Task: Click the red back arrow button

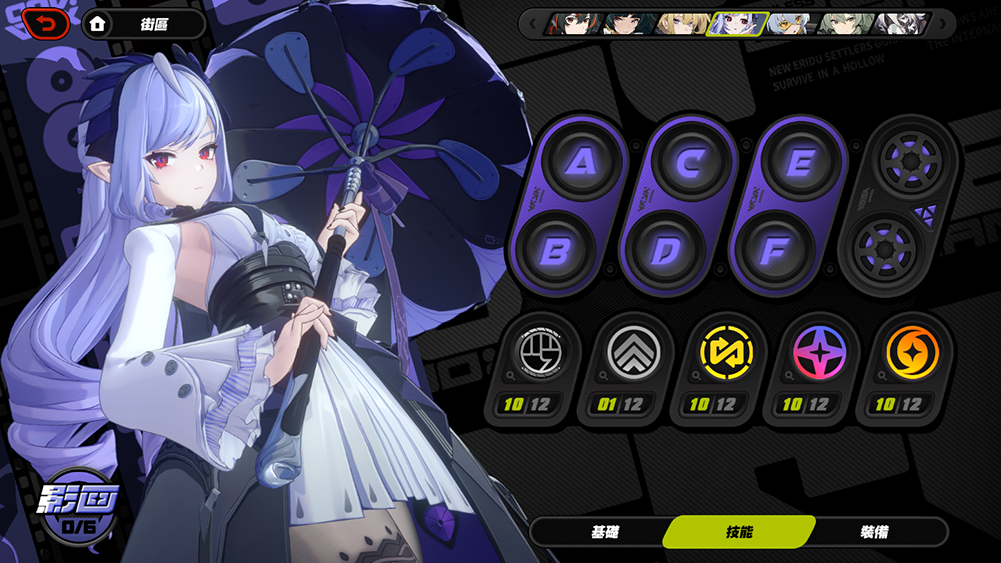Action: click(x=46, y=23)
